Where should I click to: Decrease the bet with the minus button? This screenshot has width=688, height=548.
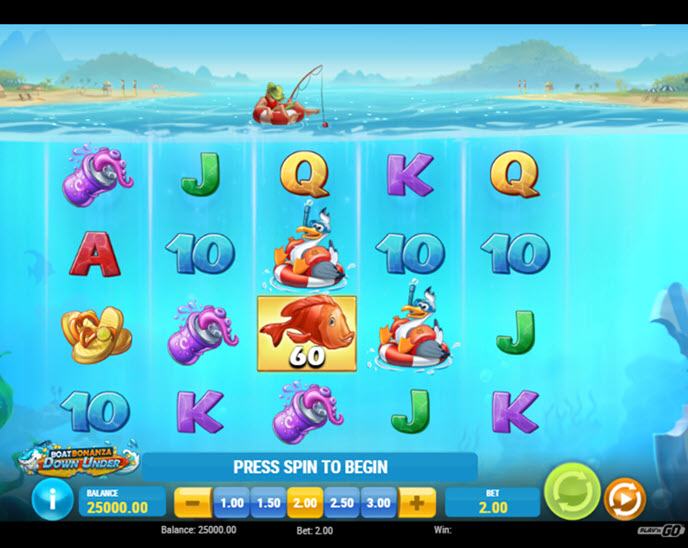click(193, 502)
